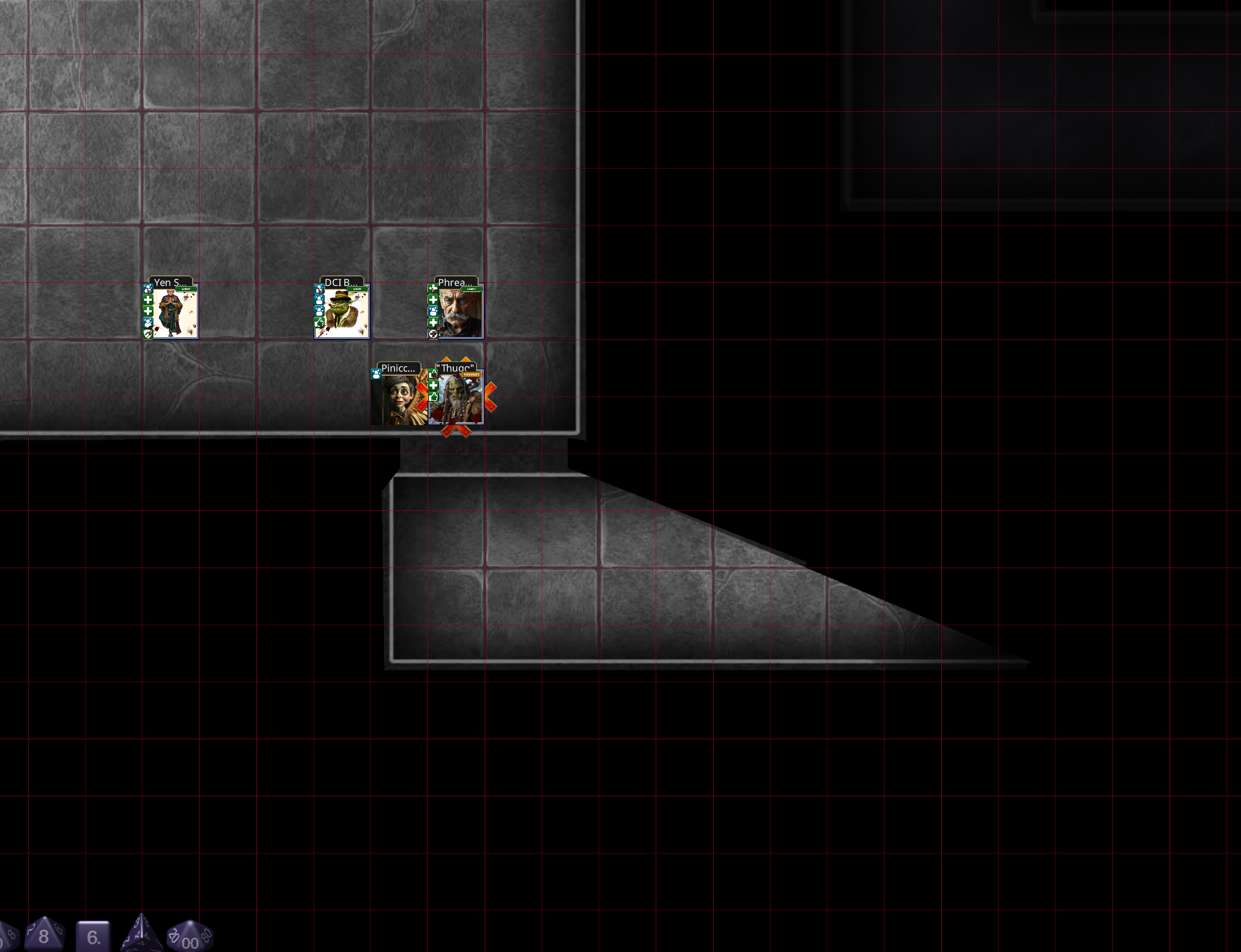This screenshot has height=952, width=1241.
Task: Click the green plus effect icon on Thugg token
Action: pyautogui.click(x=433, y=386)
